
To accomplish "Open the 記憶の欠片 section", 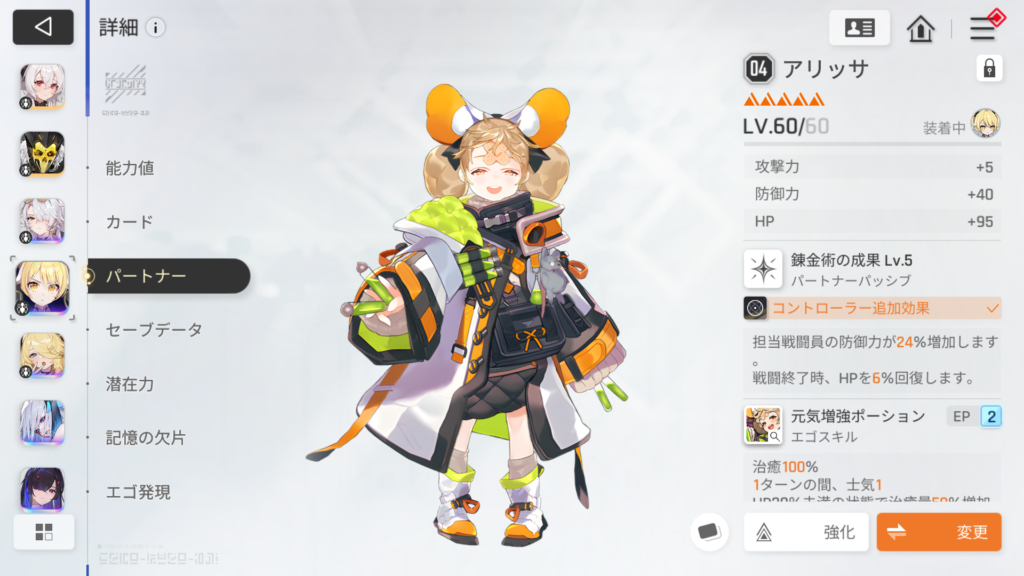I will click(145, 438).
